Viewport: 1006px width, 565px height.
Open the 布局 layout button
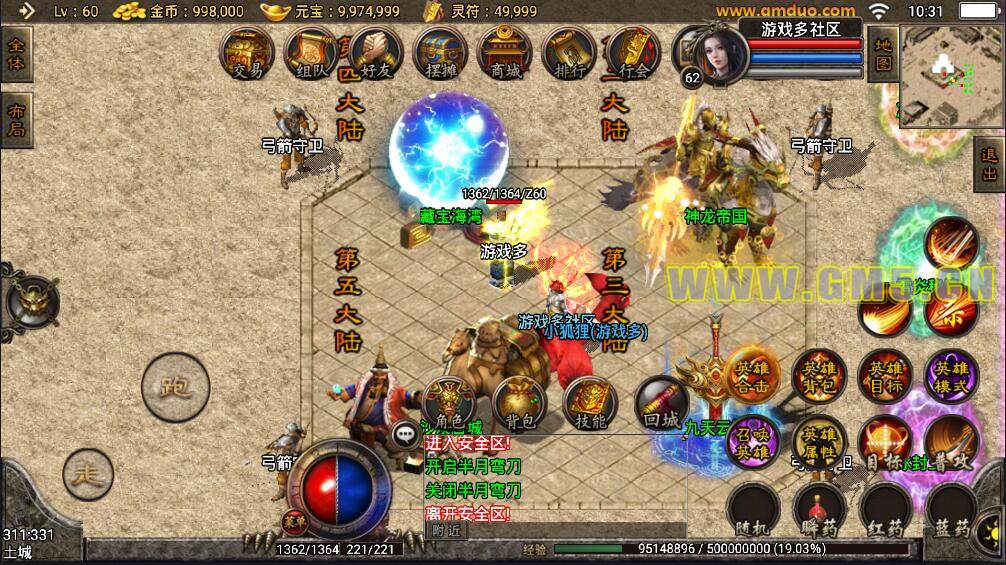pyautogui.click(x=16, y=120)
